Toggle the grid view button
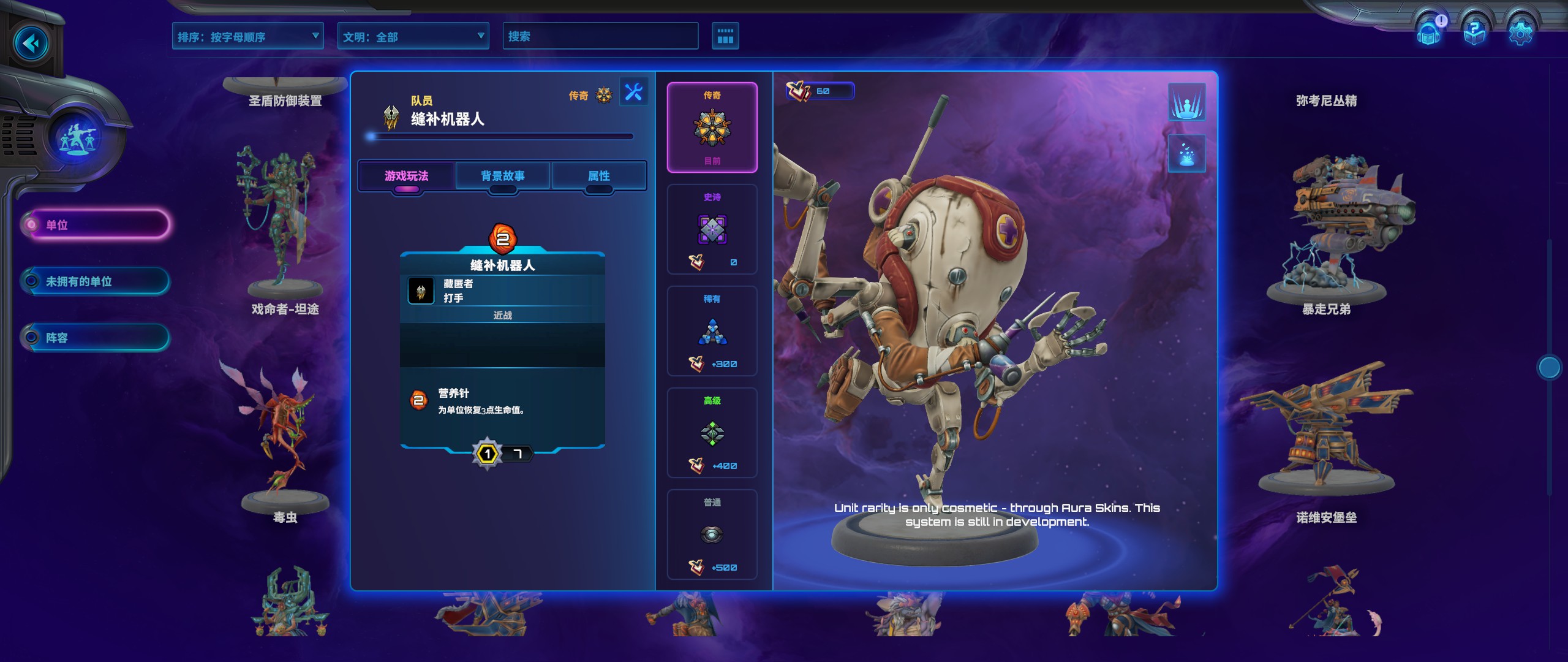This screenshot has width=1568, height=662. (x=725, y=36)
